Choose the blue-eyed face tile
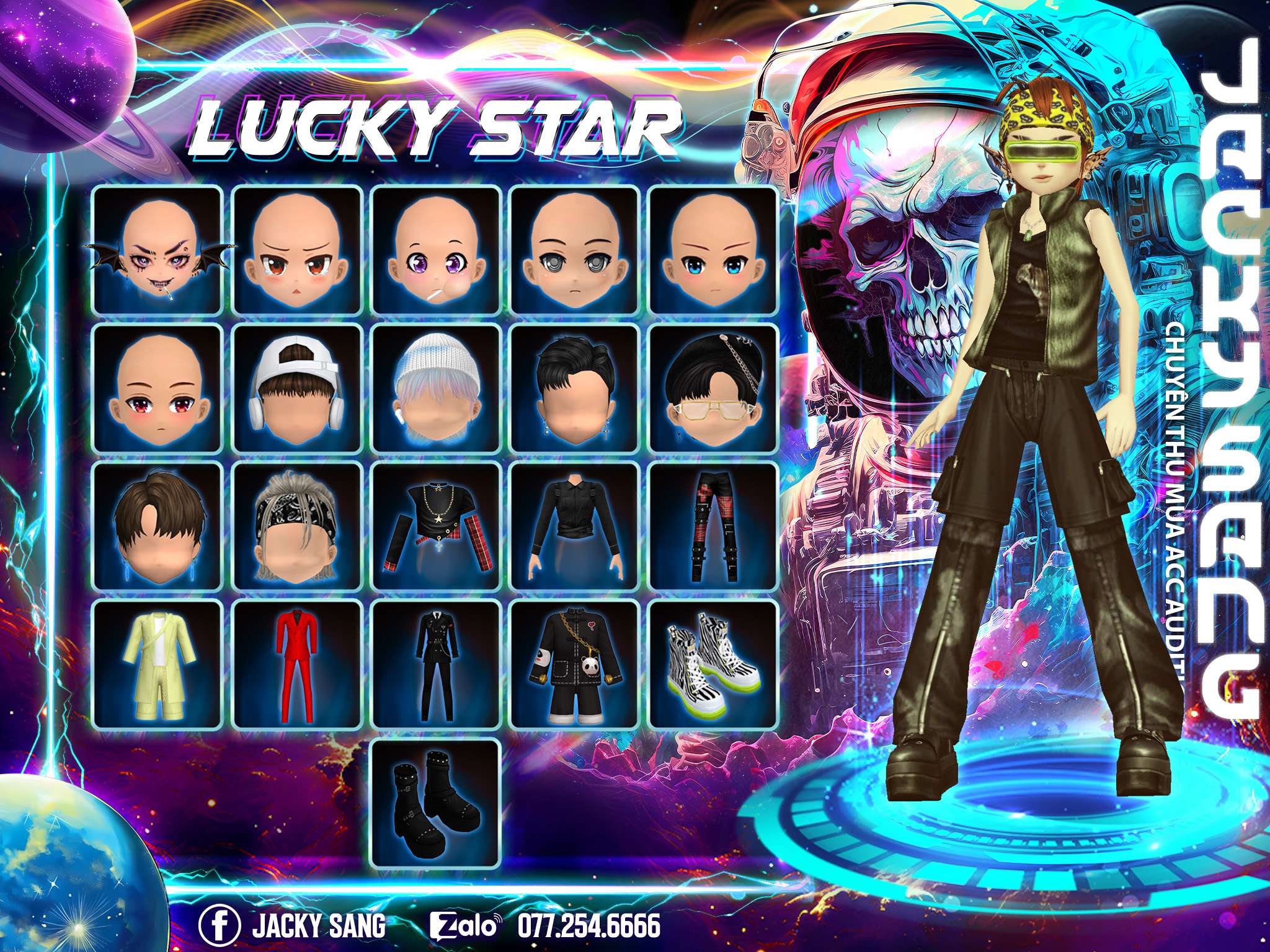 (x=714, y=251)
